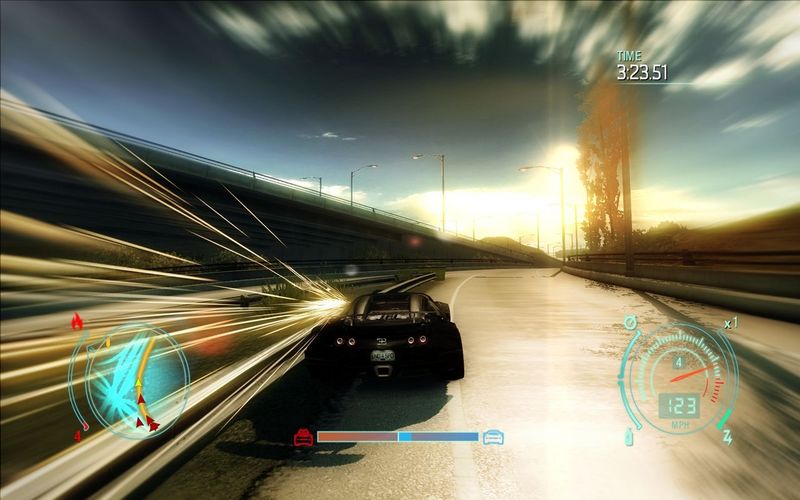Click the red heat flame icon
800x500 pixels.
pos(78,321)
